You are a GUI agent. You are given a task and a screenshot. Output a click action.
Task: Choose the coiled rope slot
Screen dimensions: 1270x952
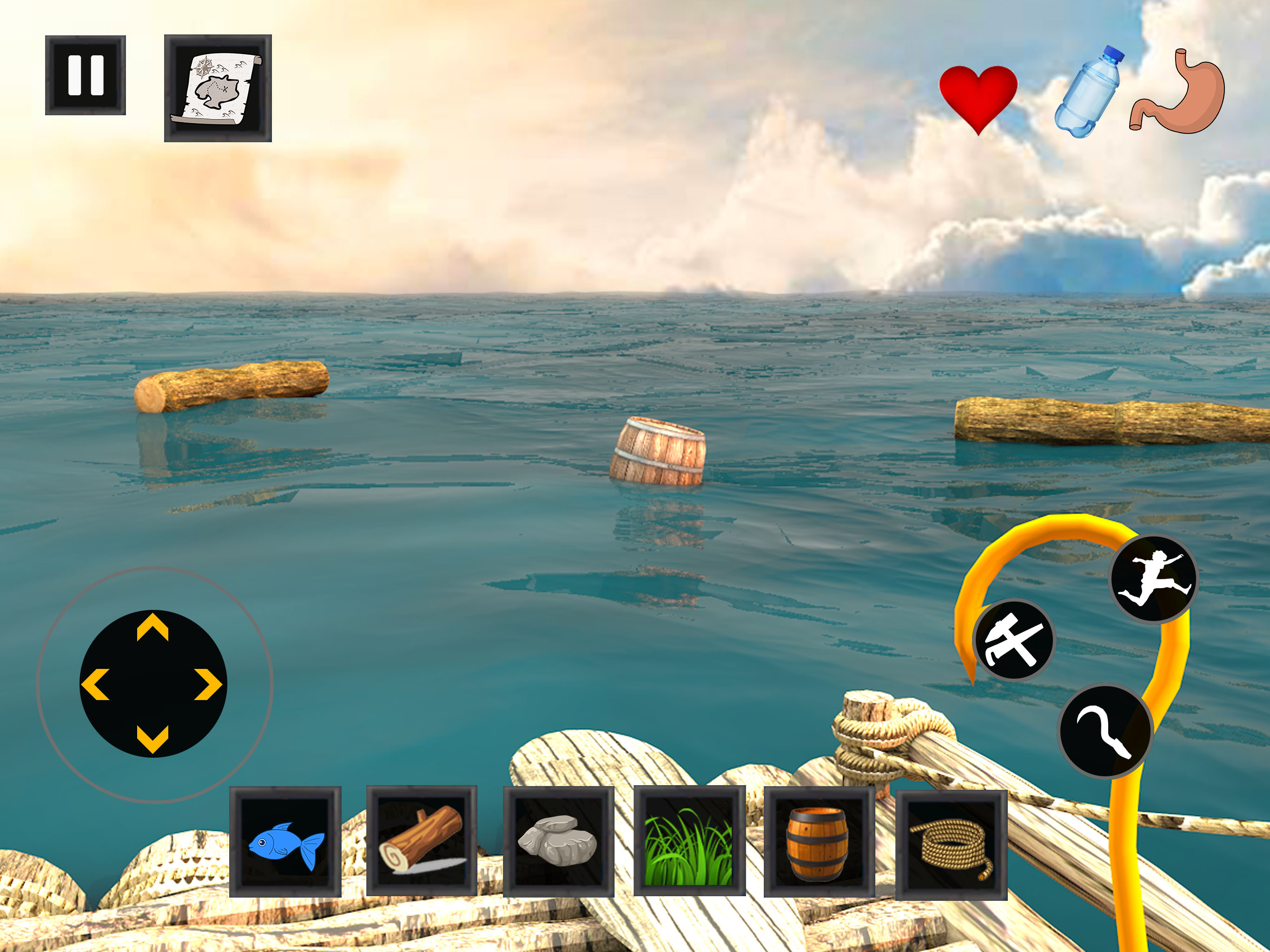(x=952, y=844)
